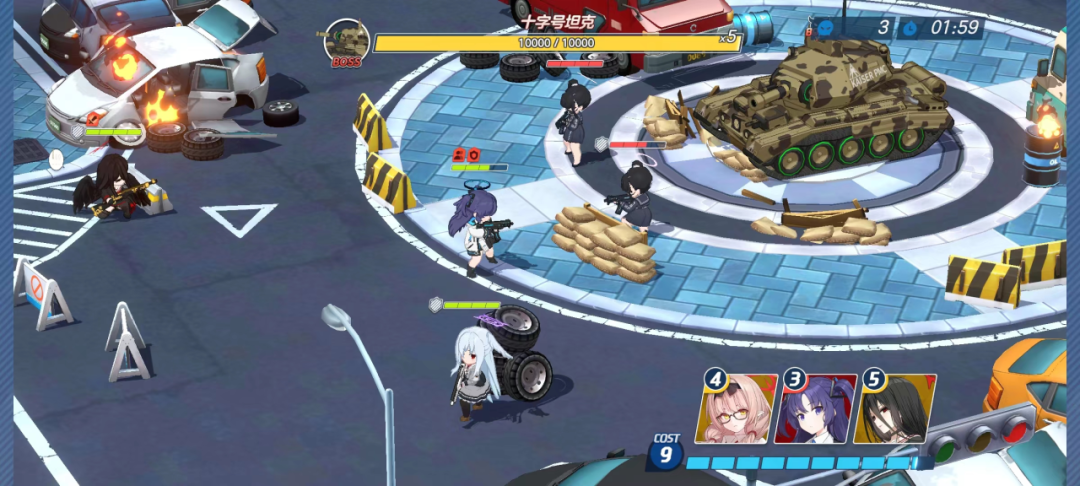Select the black-haired girl's cost 5 skill card
The height and width of the screenshot is (486, 1080).
[896, 410]
